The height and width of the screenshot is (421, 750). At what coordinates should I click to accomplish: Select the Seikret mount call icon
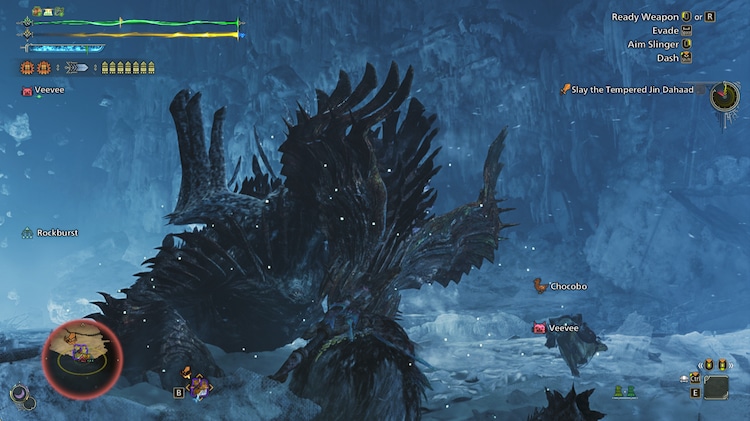pos(197,385)
